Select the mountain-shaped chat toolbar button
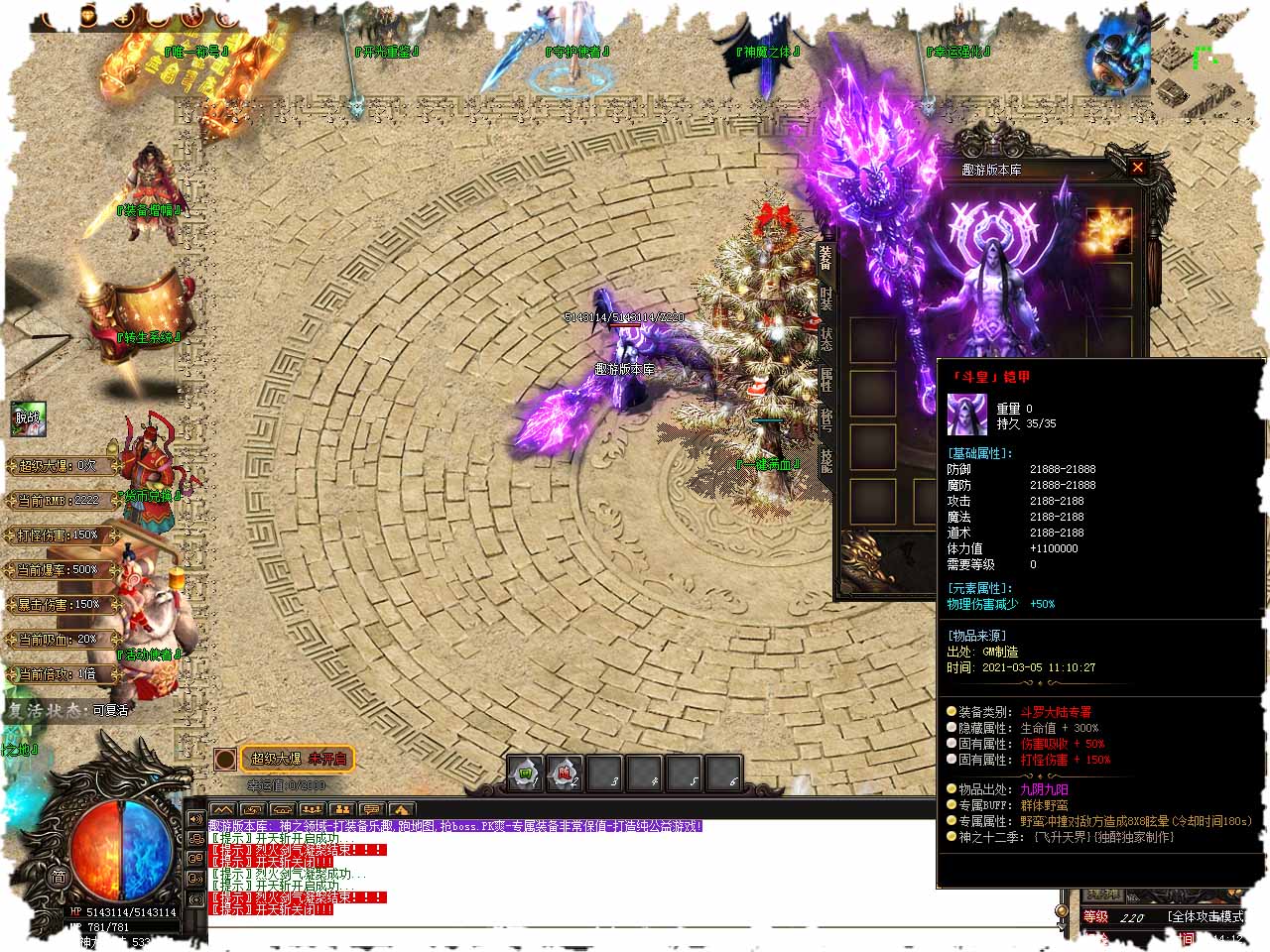Viewport: 1270px width, 952px height. coord(223,810)
